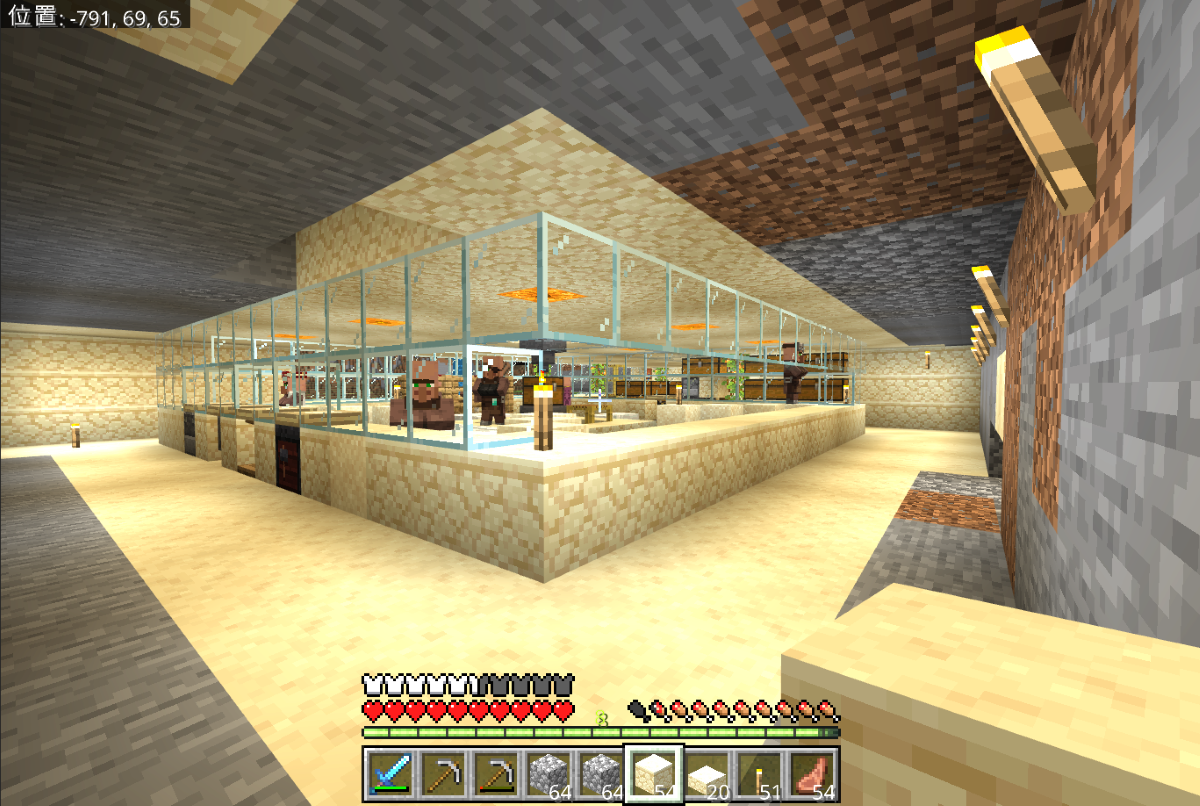Select the torch stack in the hotbar

(x=758, y=773)
